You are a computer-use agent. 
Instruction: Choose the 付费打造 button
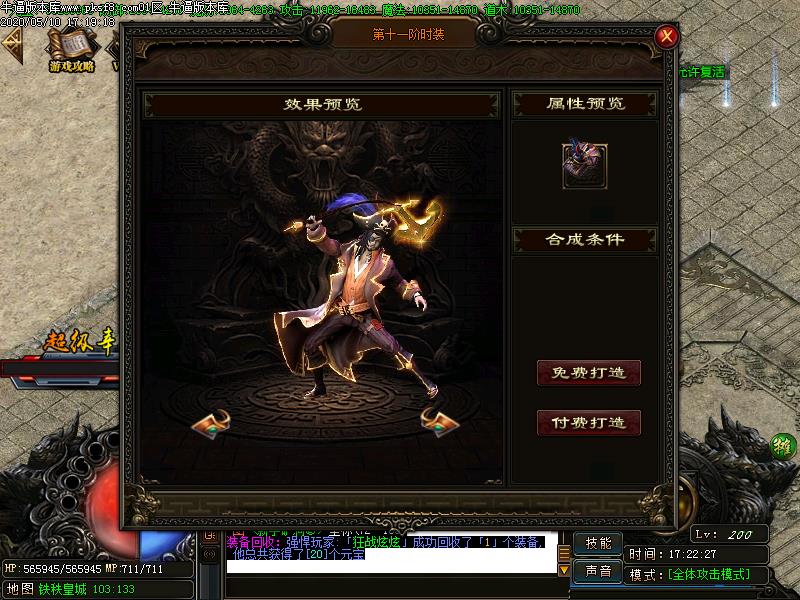click(589, 423)
